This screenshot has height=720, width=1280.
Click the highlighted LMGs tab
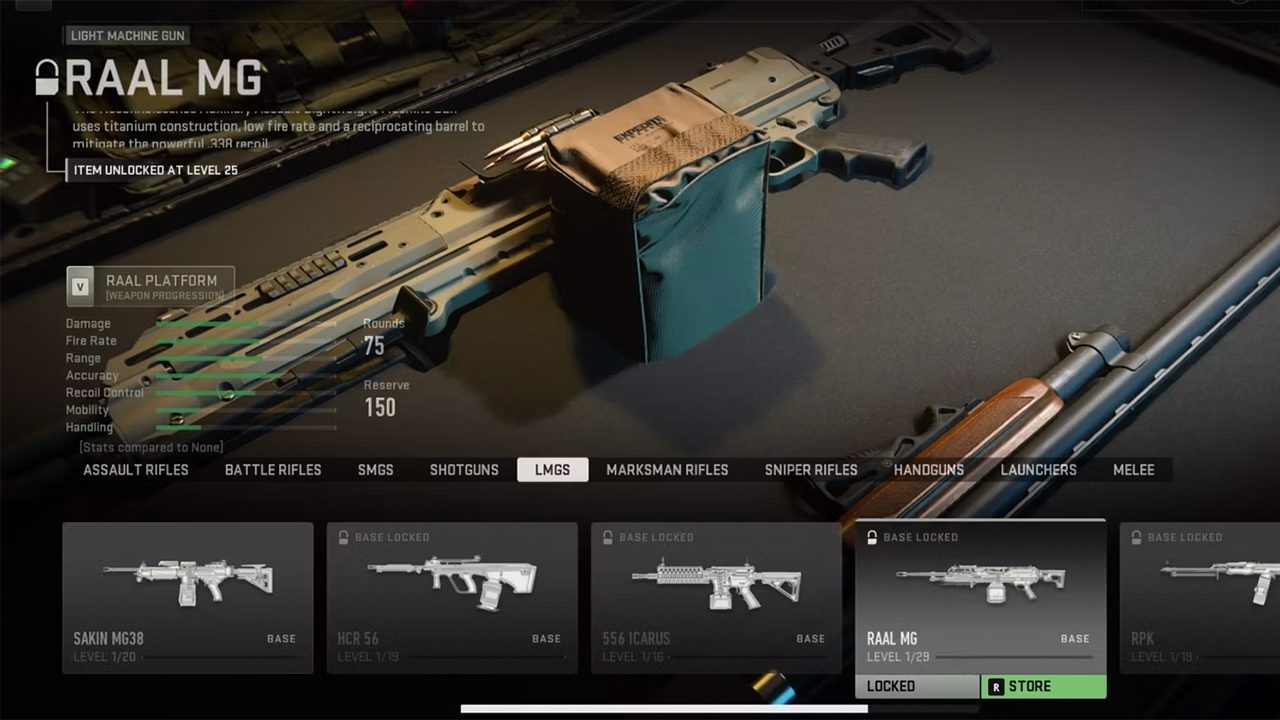point(552,470)
